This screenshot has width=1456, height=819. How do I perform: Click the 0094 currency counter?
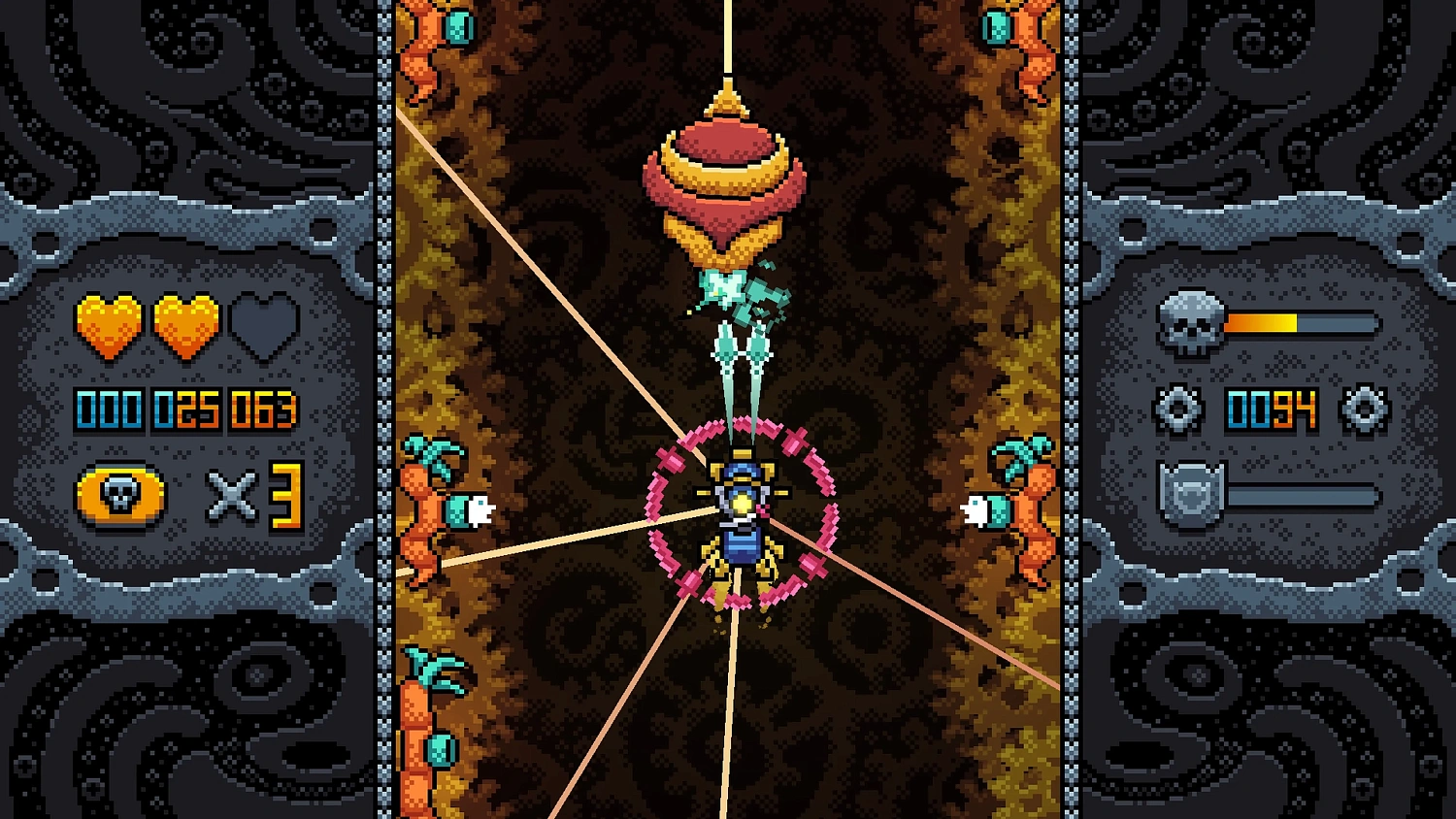1274,409
